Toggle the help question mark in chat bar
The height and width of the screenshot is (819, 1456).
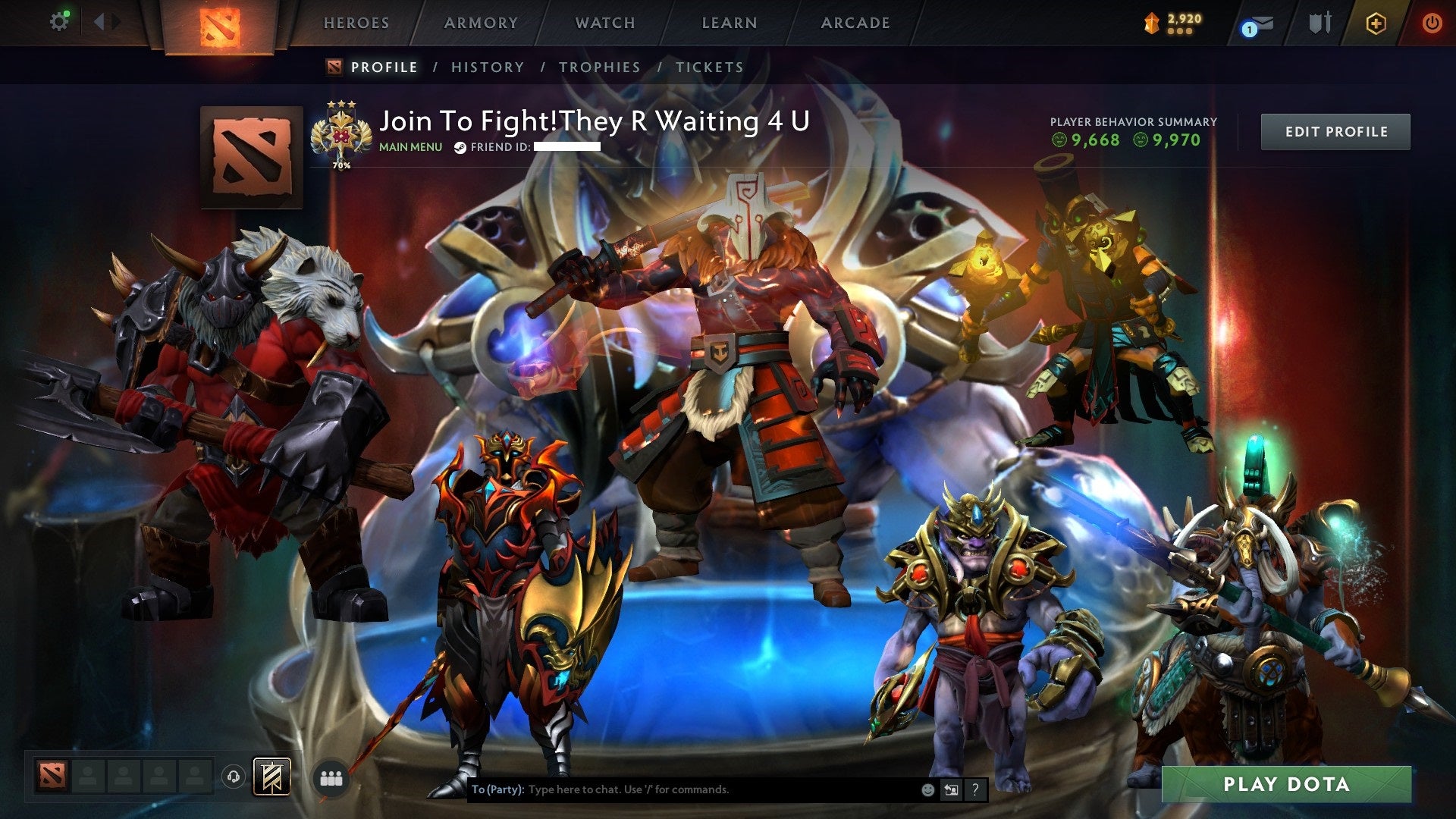[974, 789]
